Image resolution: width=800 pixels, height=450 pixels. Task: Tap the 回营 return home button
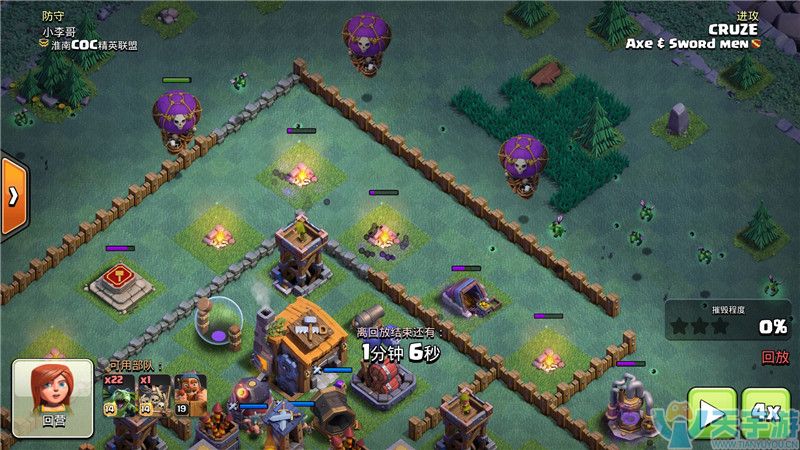[x=51, y=397]
